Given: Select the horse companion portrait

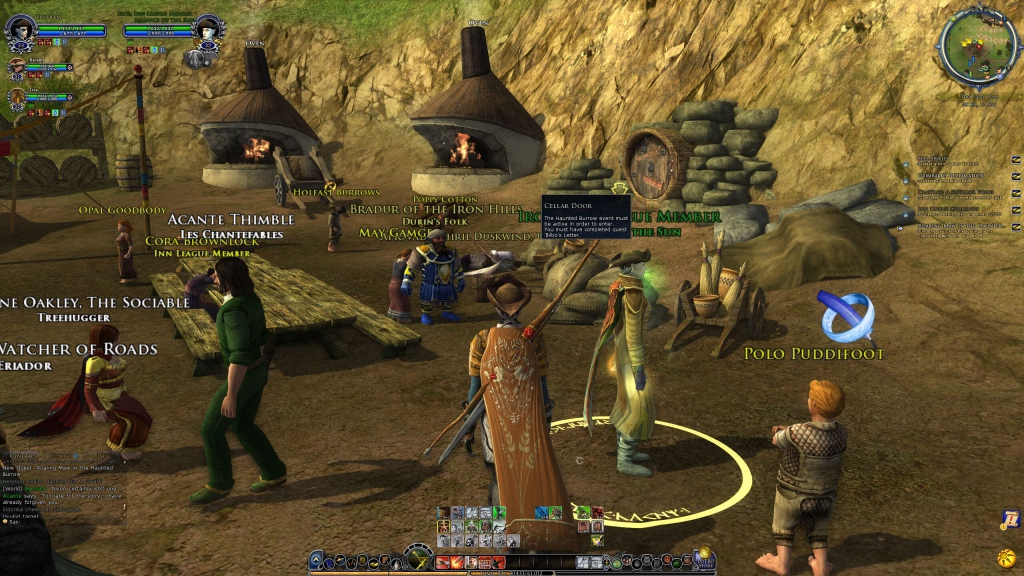Looking at the screenshot, I should coord(16,97).
